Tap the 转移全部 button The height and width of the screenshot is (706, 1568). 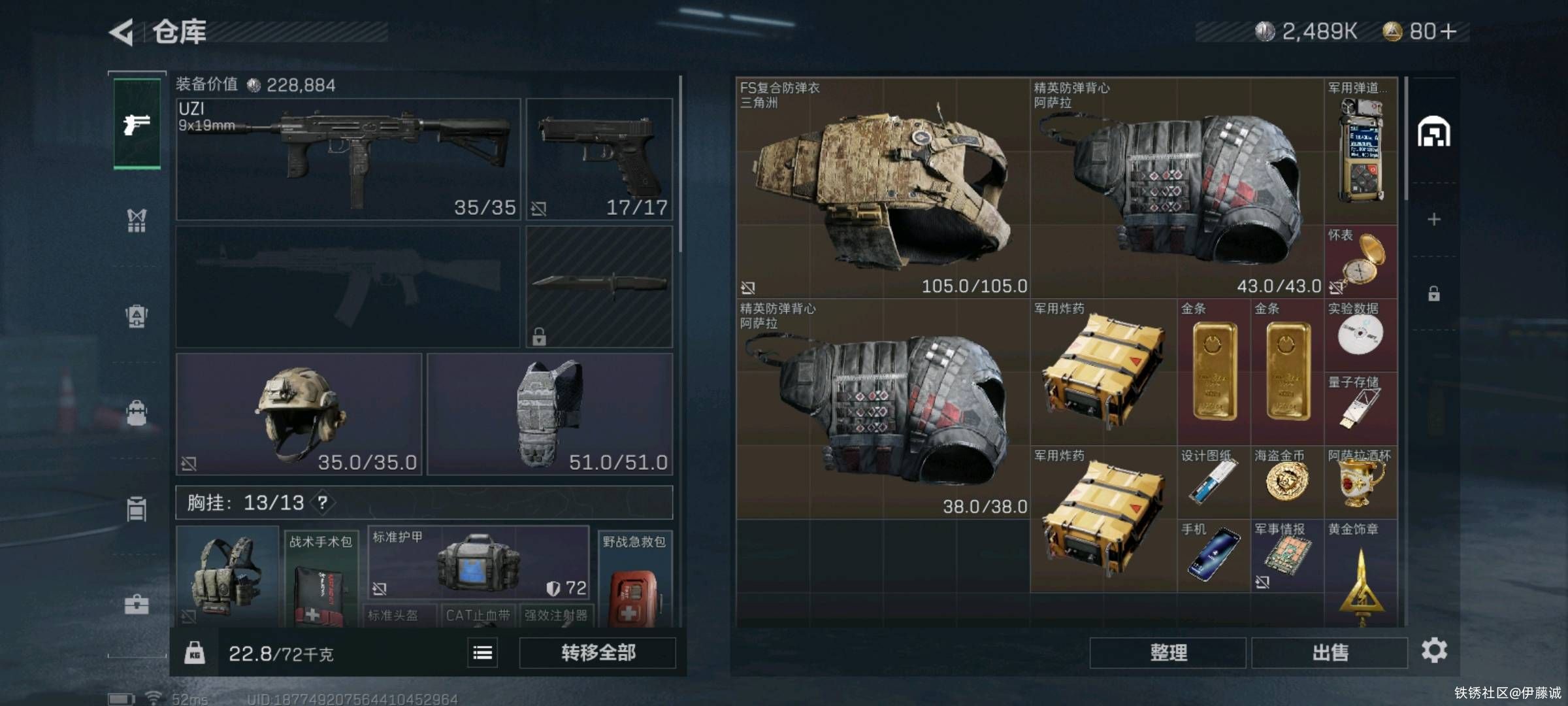coord(597,652)
